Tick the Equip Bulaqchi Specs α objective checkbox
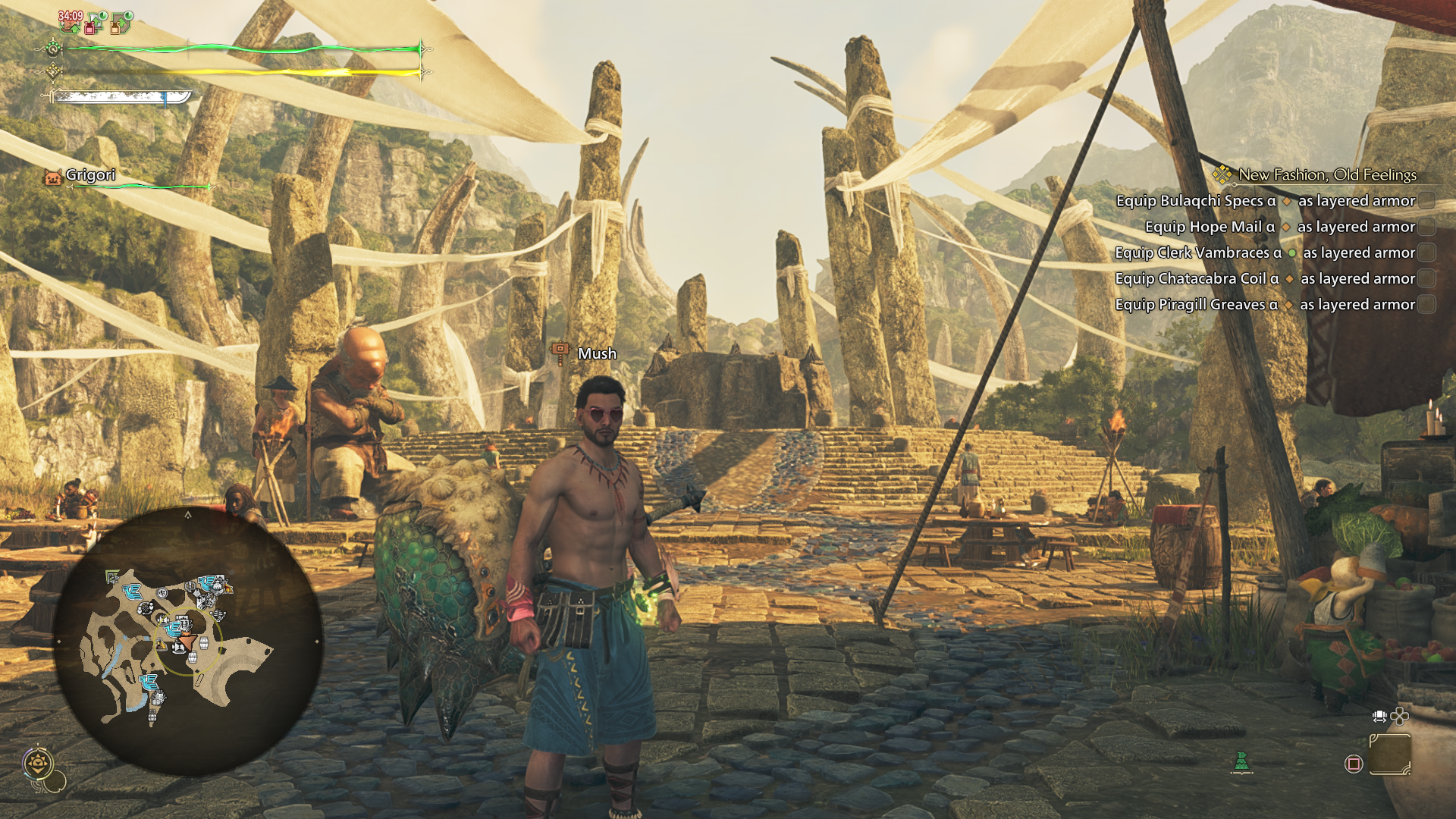The height and width of the screenshot is (819, 1456). pos(1426,201)
